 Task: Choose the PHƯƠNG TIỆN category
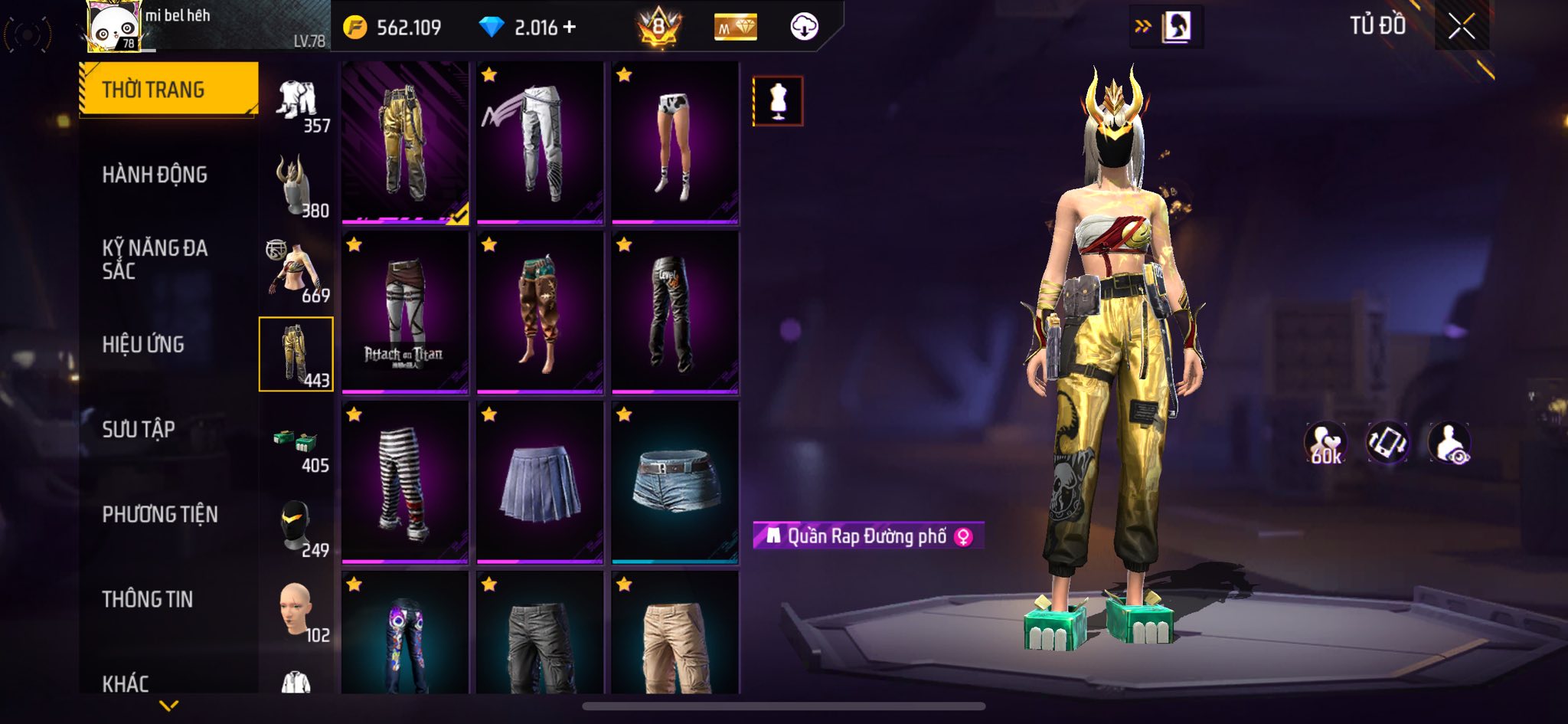point(160,514)
